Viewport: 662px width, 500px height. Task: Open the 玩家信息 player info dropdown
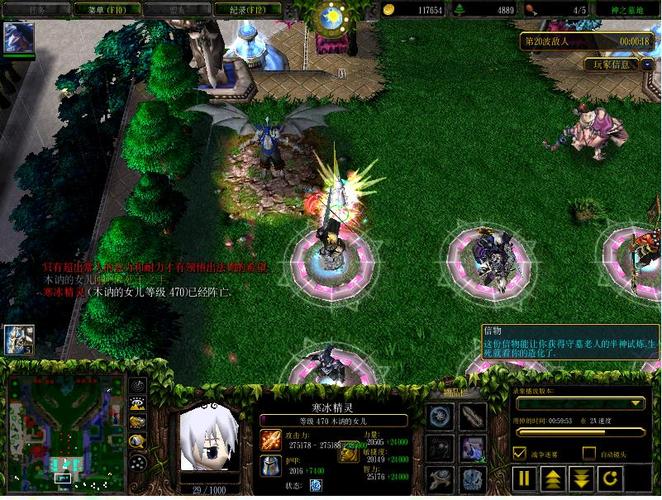pyautogui.click(x=613, y=65)
